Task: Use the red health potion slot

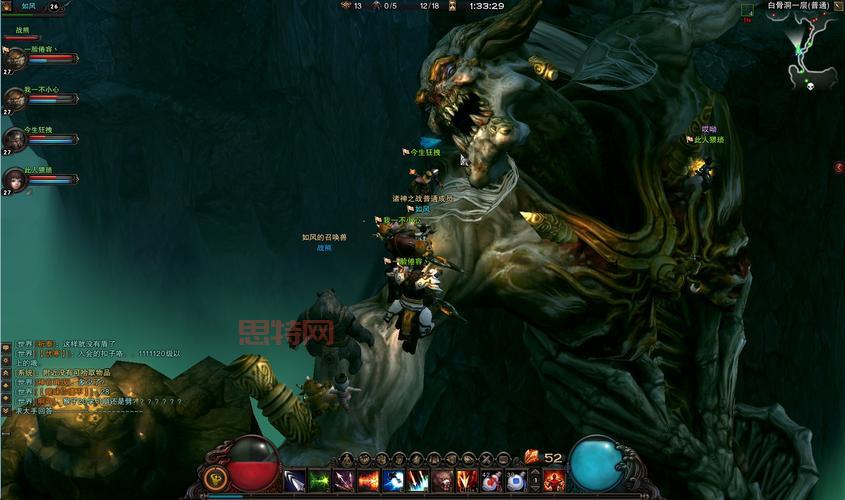Action: click(491, 481)
